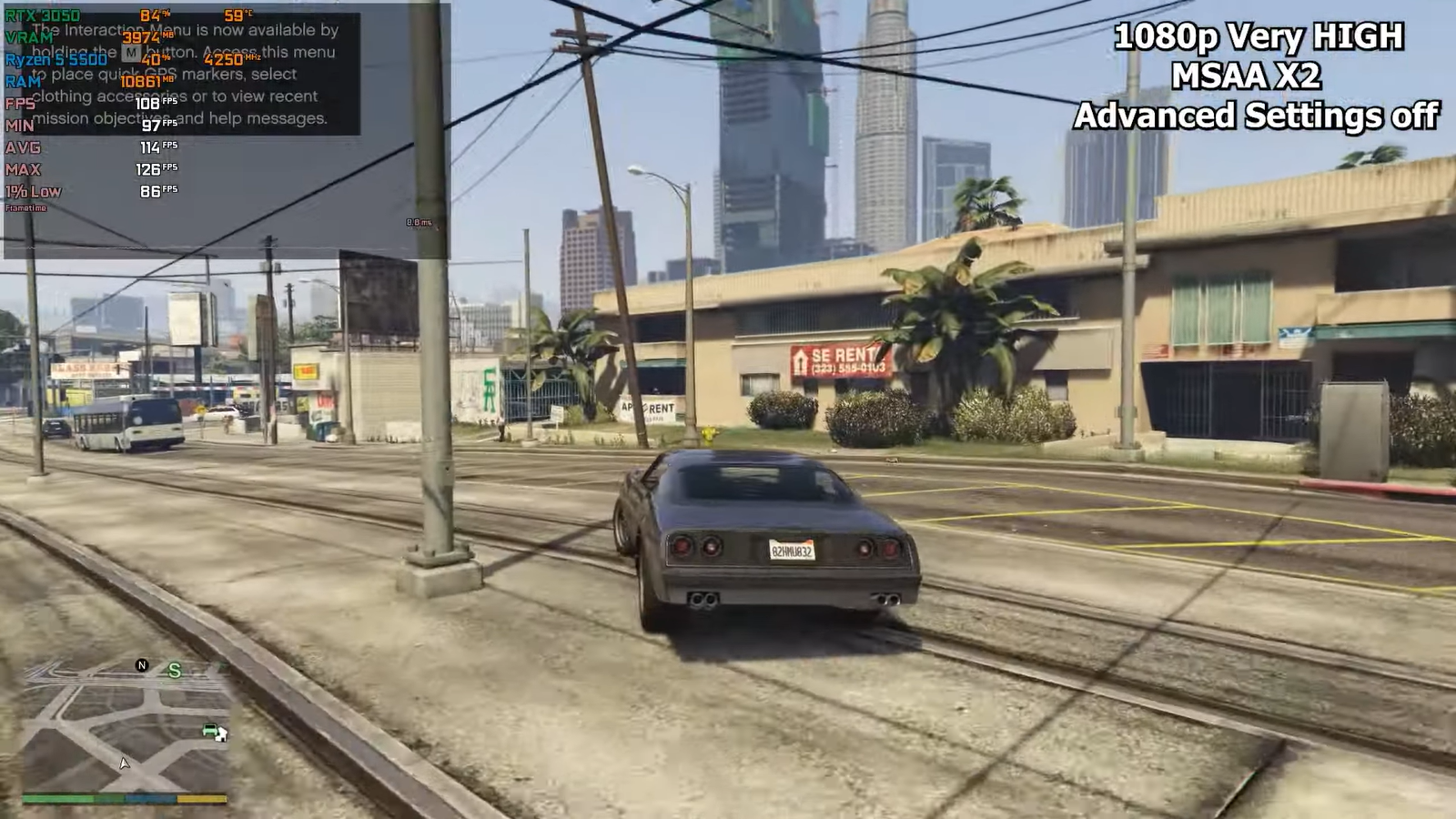Select the player arrow on the minimap

click(x=125, y=763)
